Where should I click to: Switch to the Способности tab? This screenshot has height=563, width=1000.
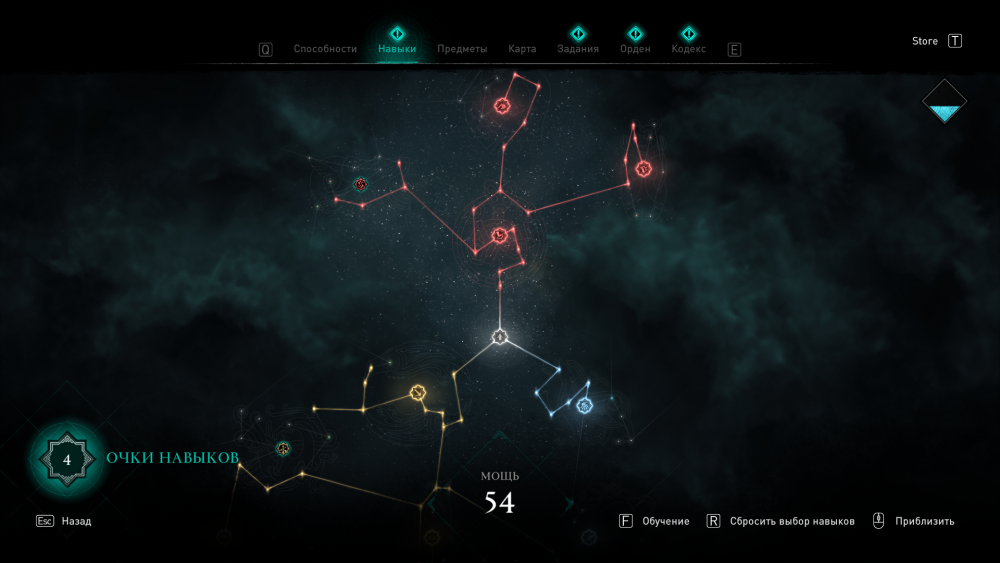coord(325,49)
